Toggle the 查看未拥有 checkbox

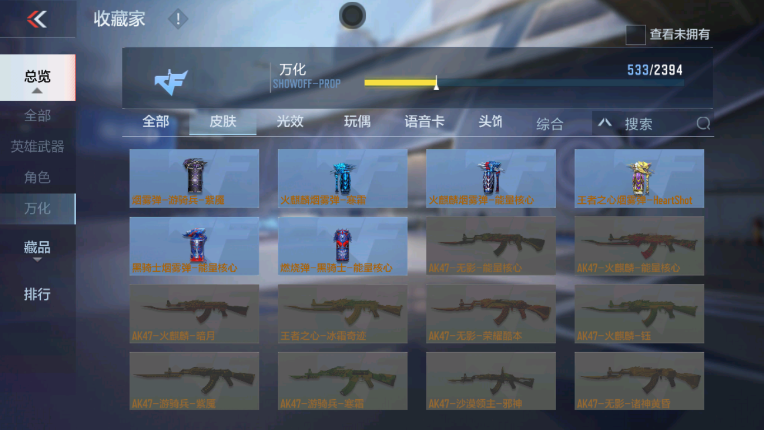(x=635, y=34)
